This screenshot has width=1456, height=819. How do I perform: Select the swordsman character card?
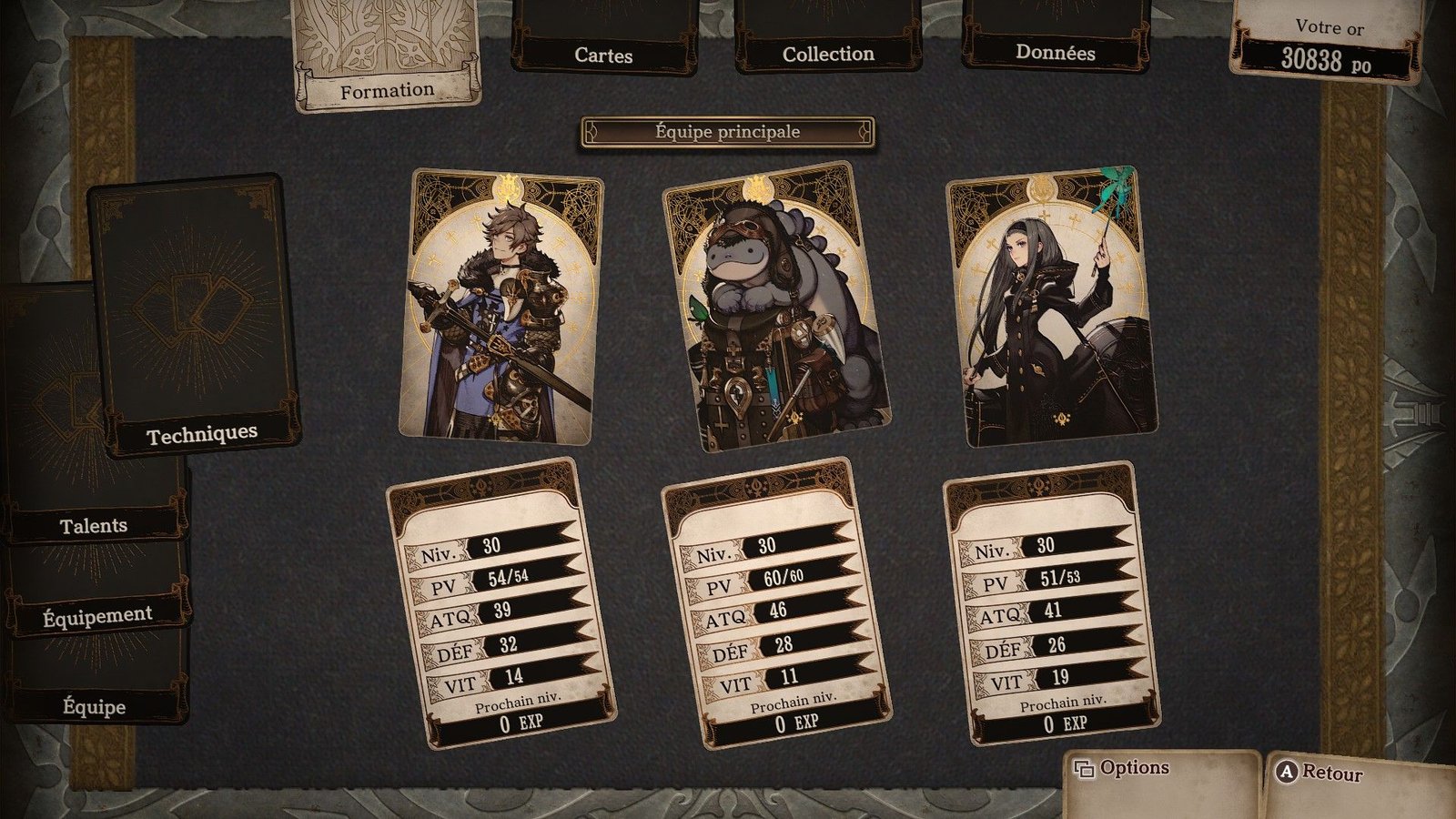tap(500, 308)
